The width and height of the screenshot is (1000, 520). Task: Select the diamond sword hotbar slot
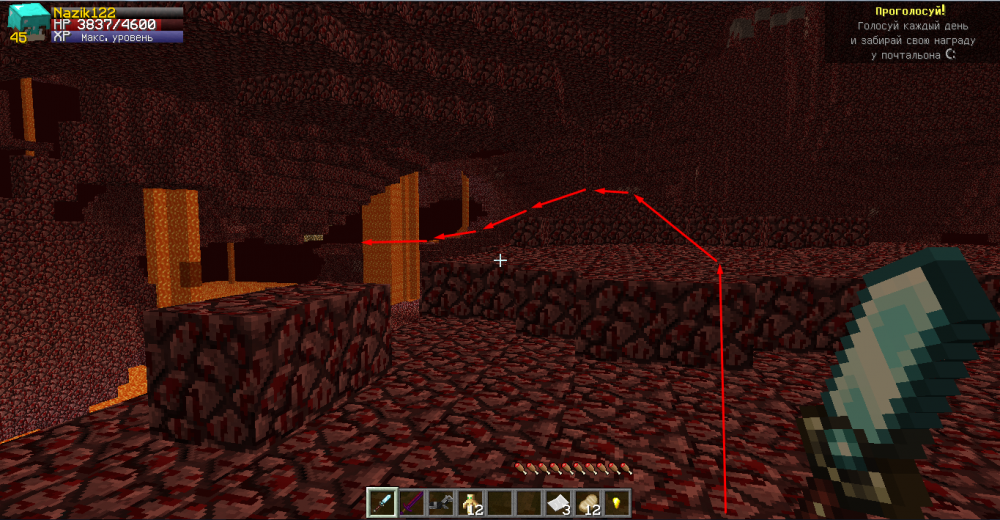(x=382, y=502)
